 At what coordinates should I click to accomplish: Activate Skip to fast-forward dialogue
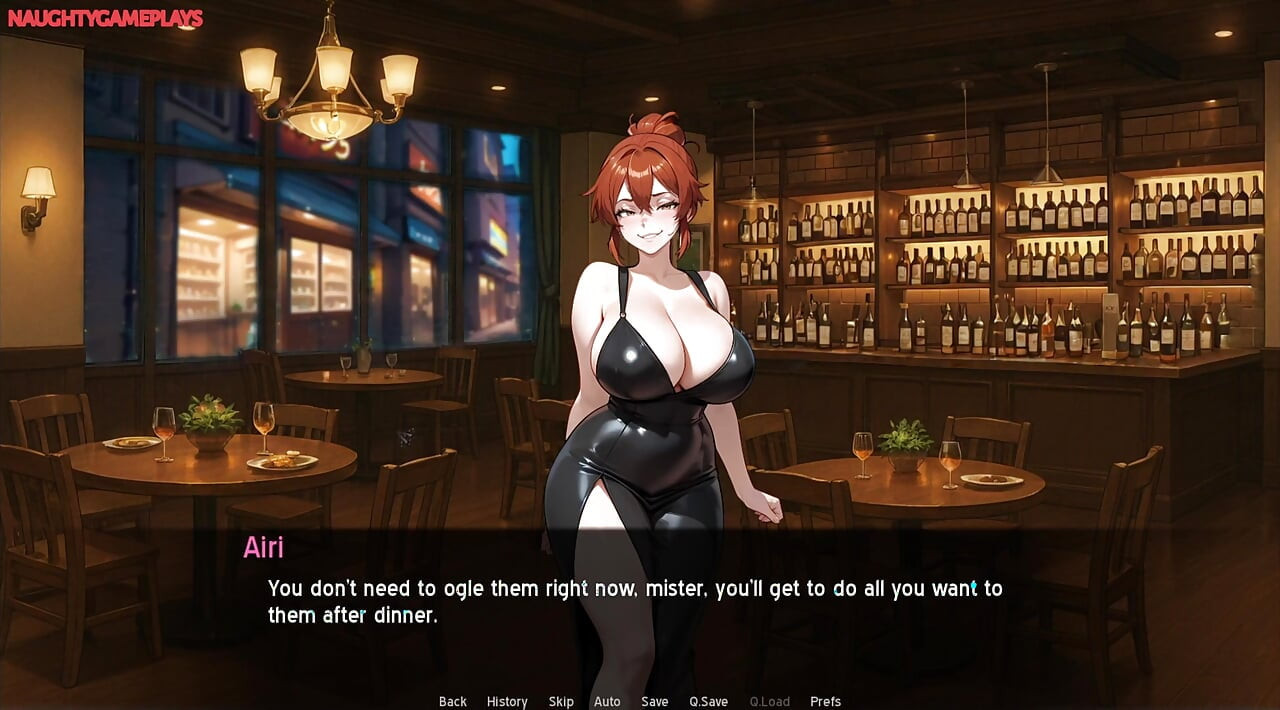point(561,701)
